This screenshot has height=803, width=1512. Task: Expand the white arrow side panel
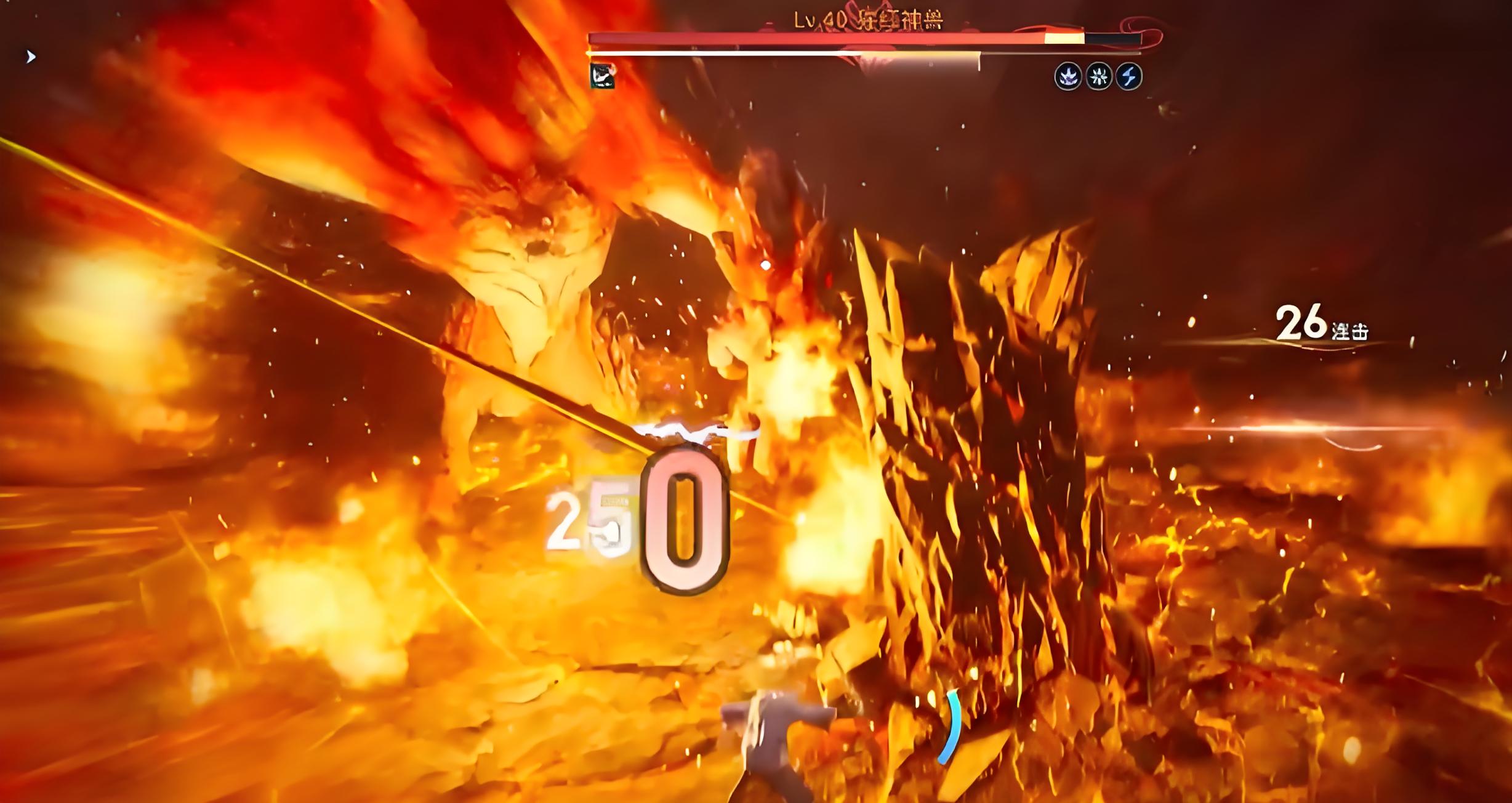click(31, 57)
